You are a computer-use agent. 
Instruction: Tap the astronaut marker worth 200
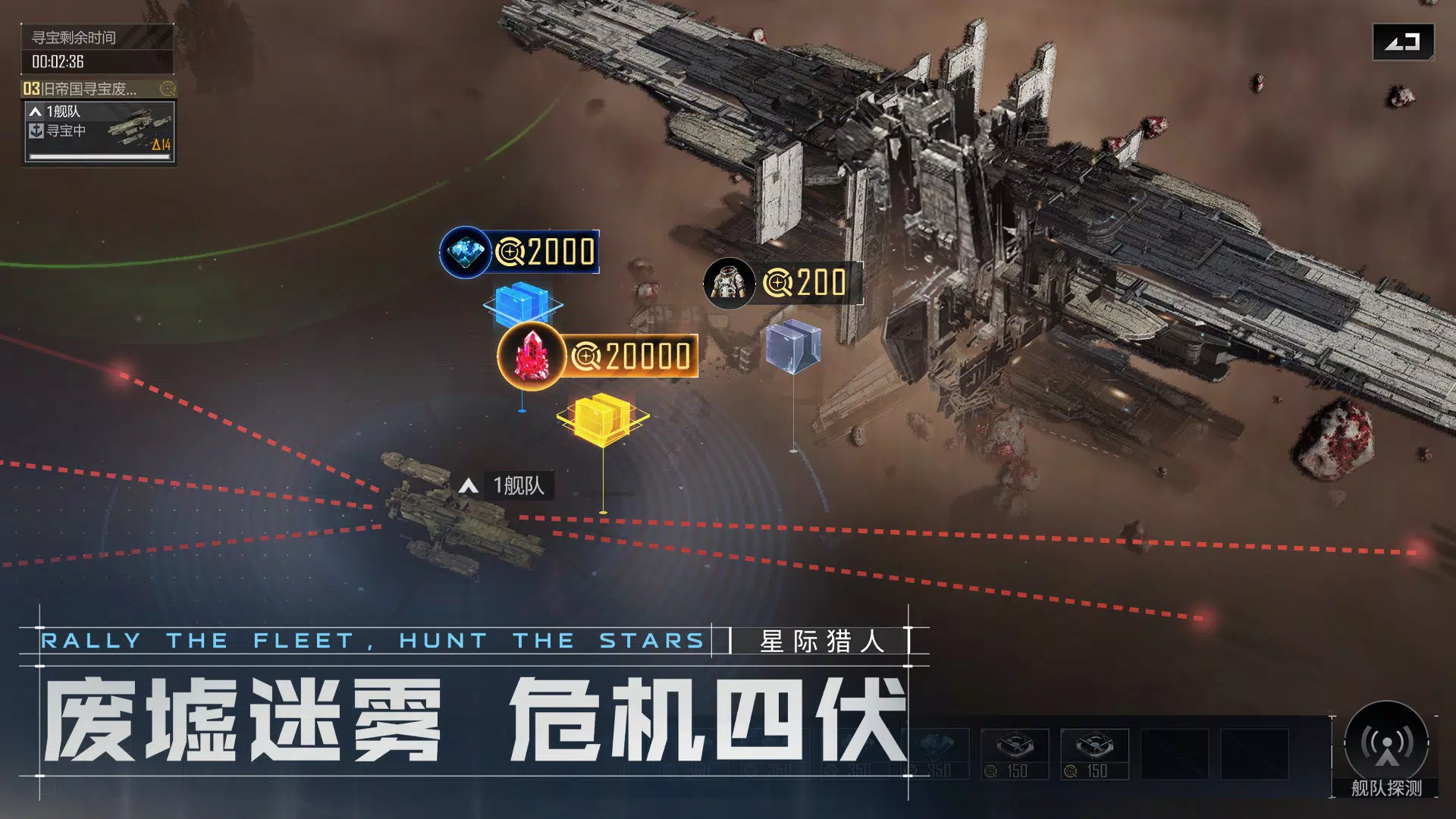pos(730,284)
